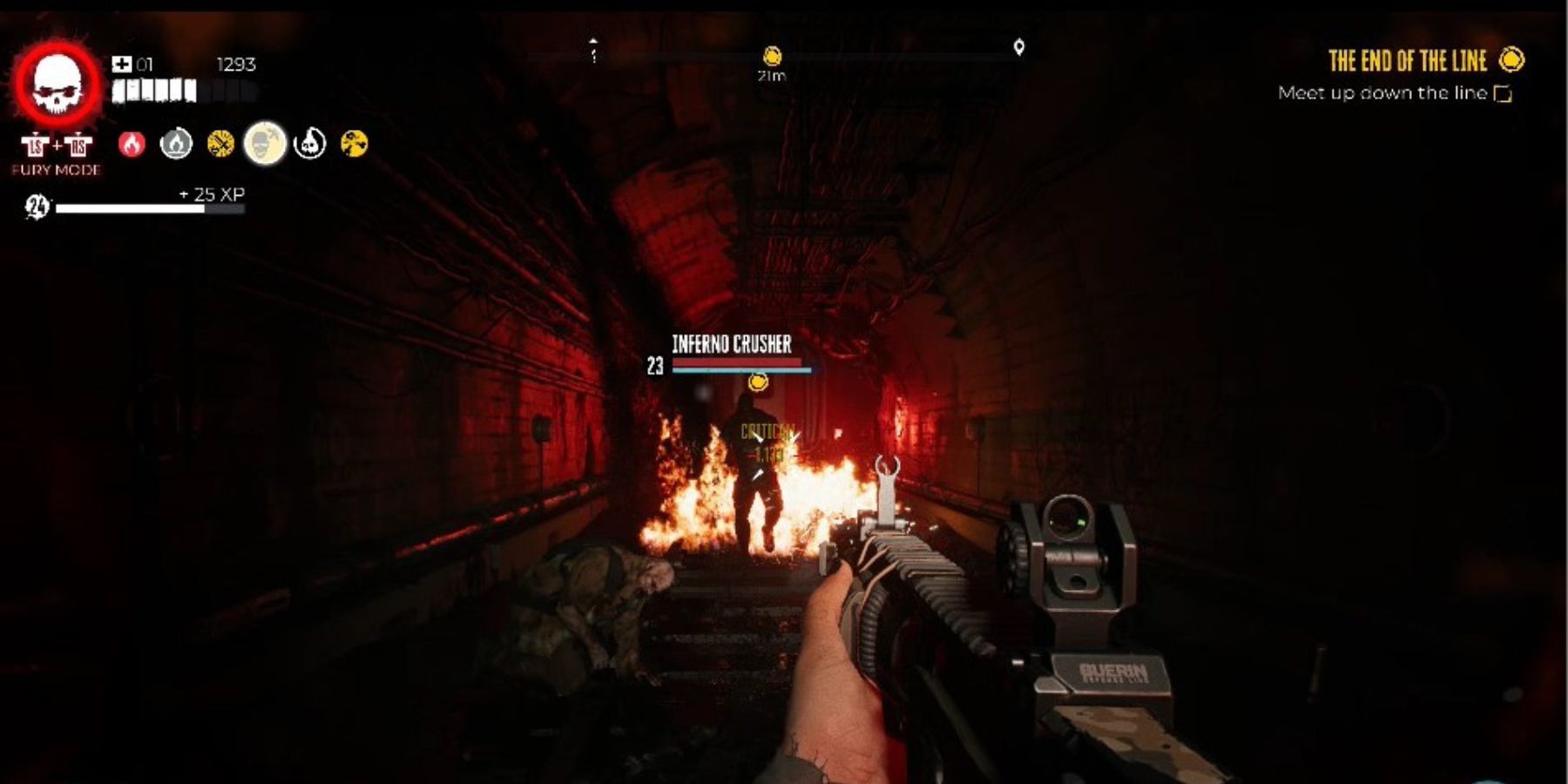Click the Meet up down the line objective text
1568x784 pixels.
click(1385, 92)
